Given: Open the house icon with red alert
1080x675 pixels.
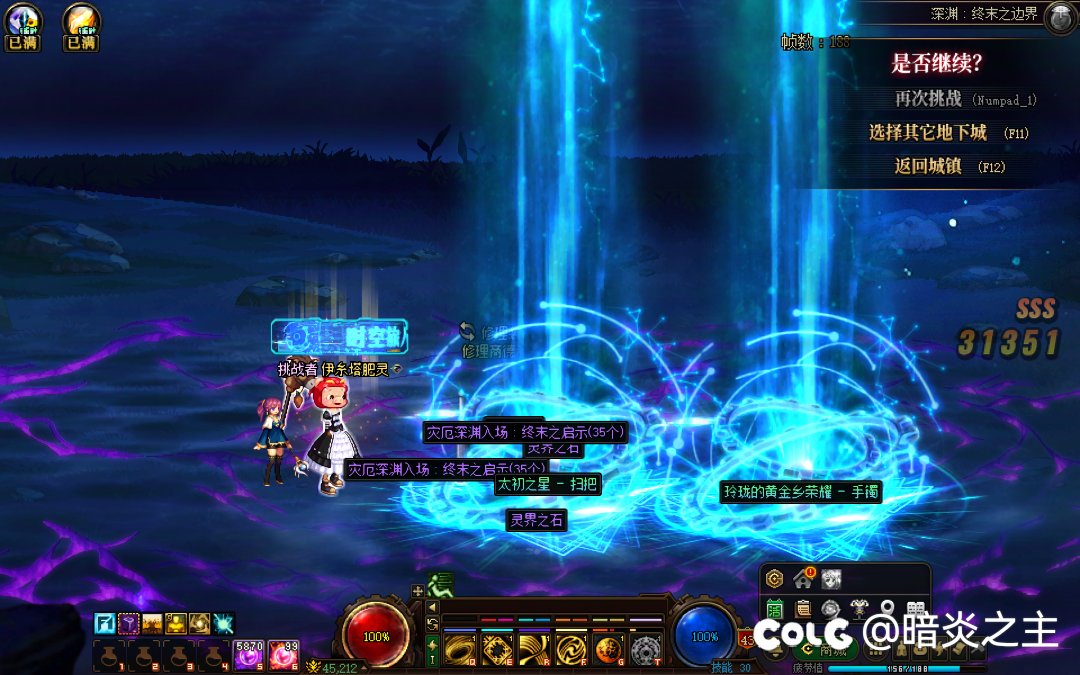Looking at the screenshot, I should (803, 578).
